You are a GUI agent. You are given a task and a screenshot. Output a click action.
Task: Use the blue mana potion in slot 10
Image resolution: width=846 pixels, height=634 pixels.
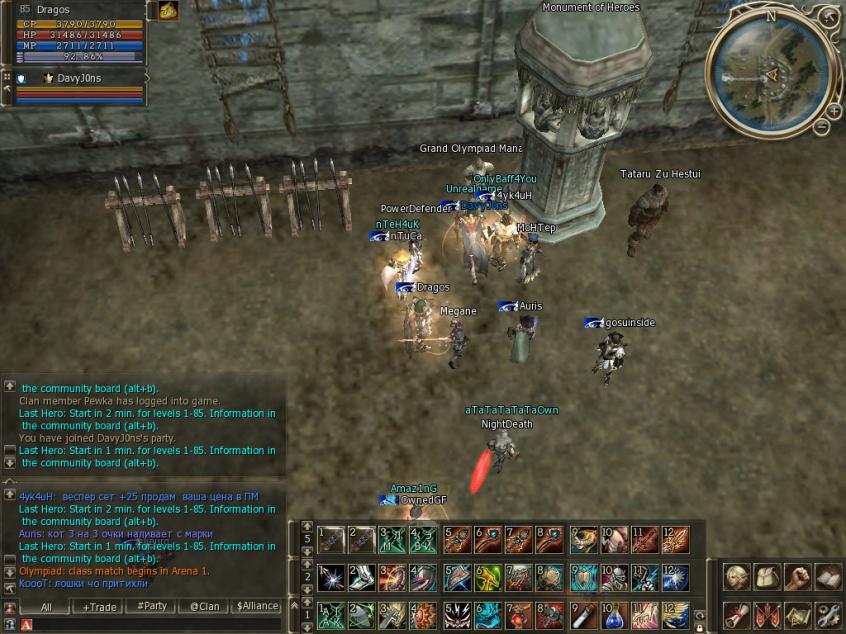click(x=613, y=613)
